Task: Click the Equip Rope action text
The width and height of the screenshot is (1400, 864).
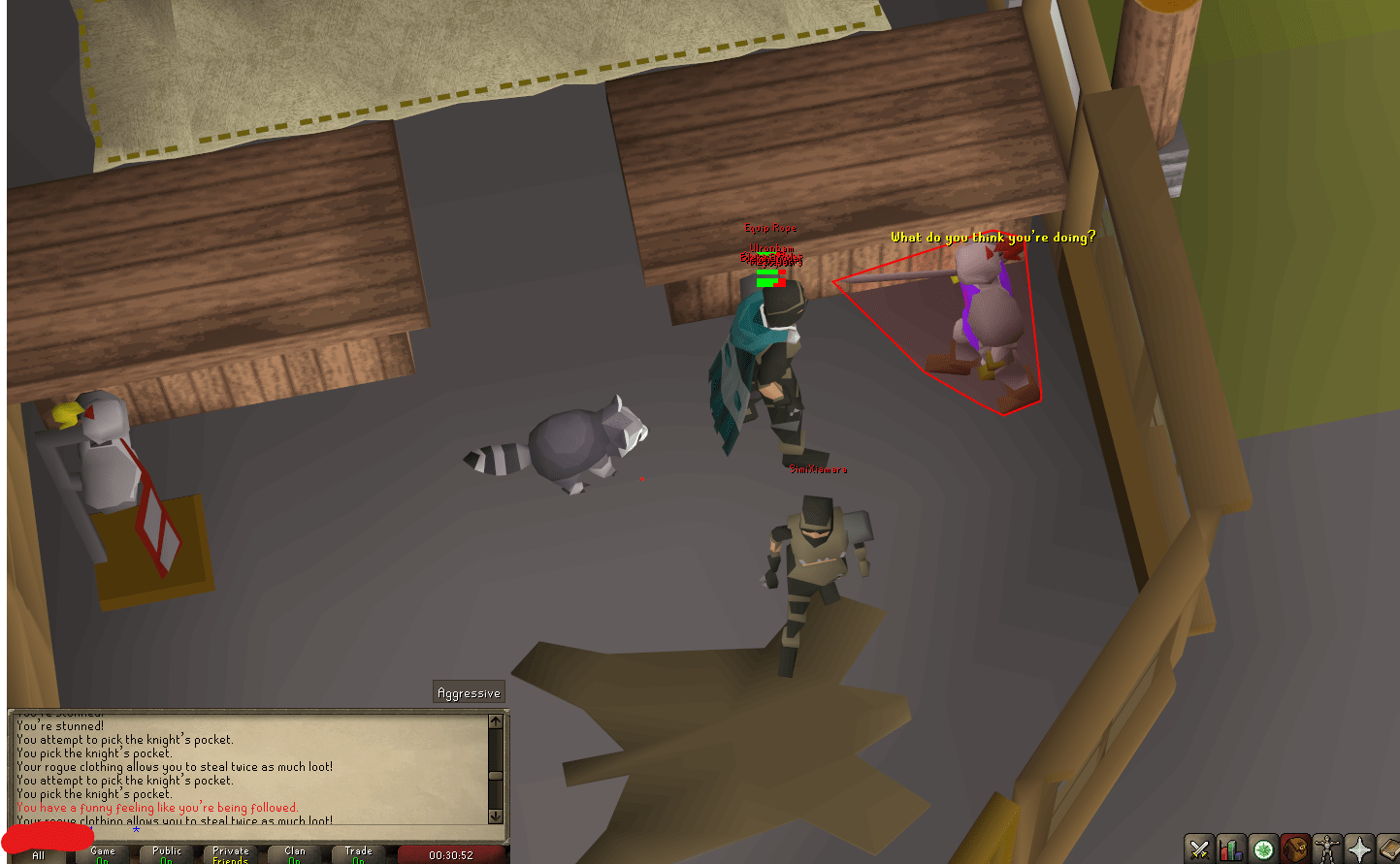Action: (771, 228)
